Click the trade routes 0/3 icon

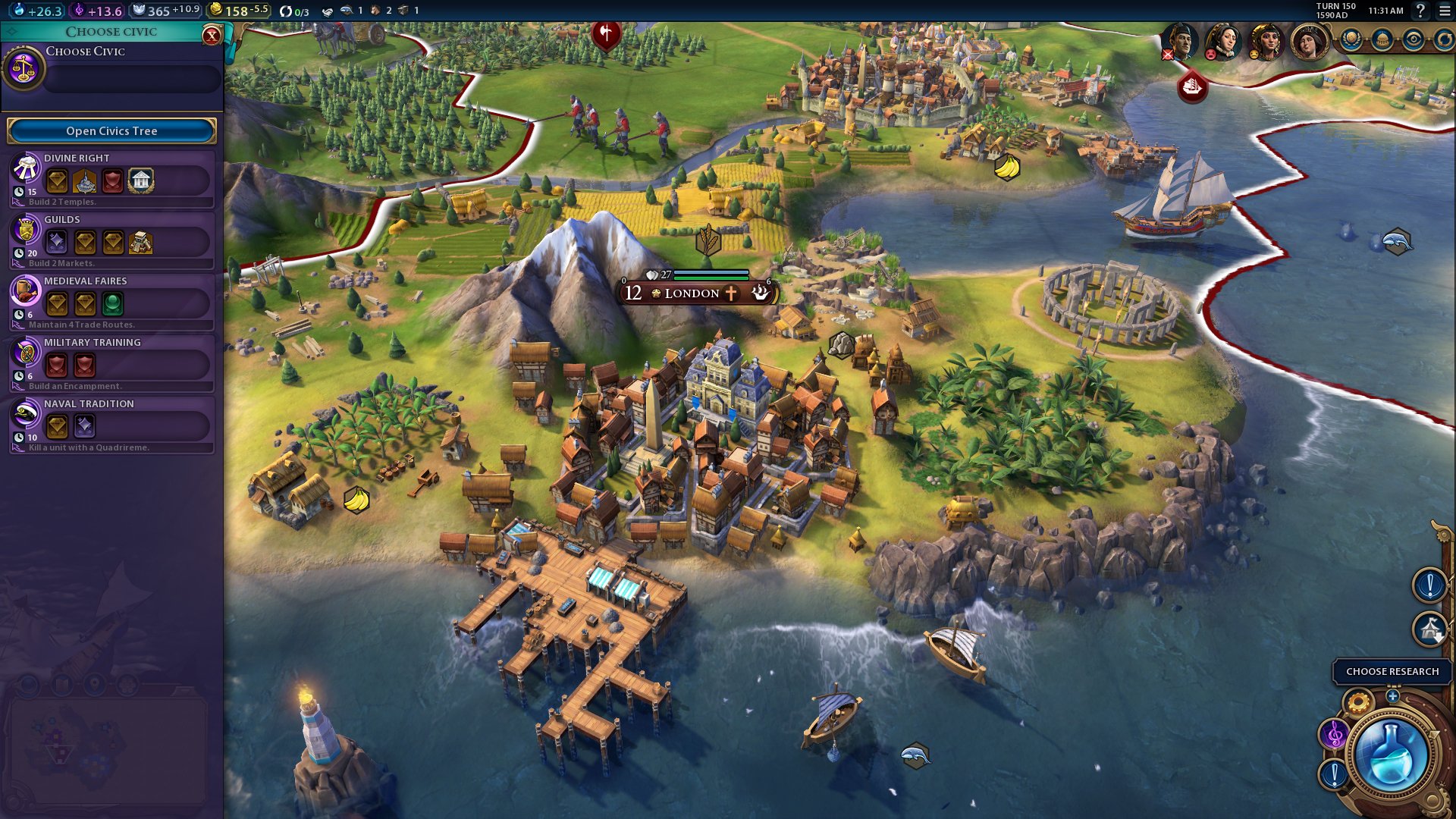pos(289,11)
